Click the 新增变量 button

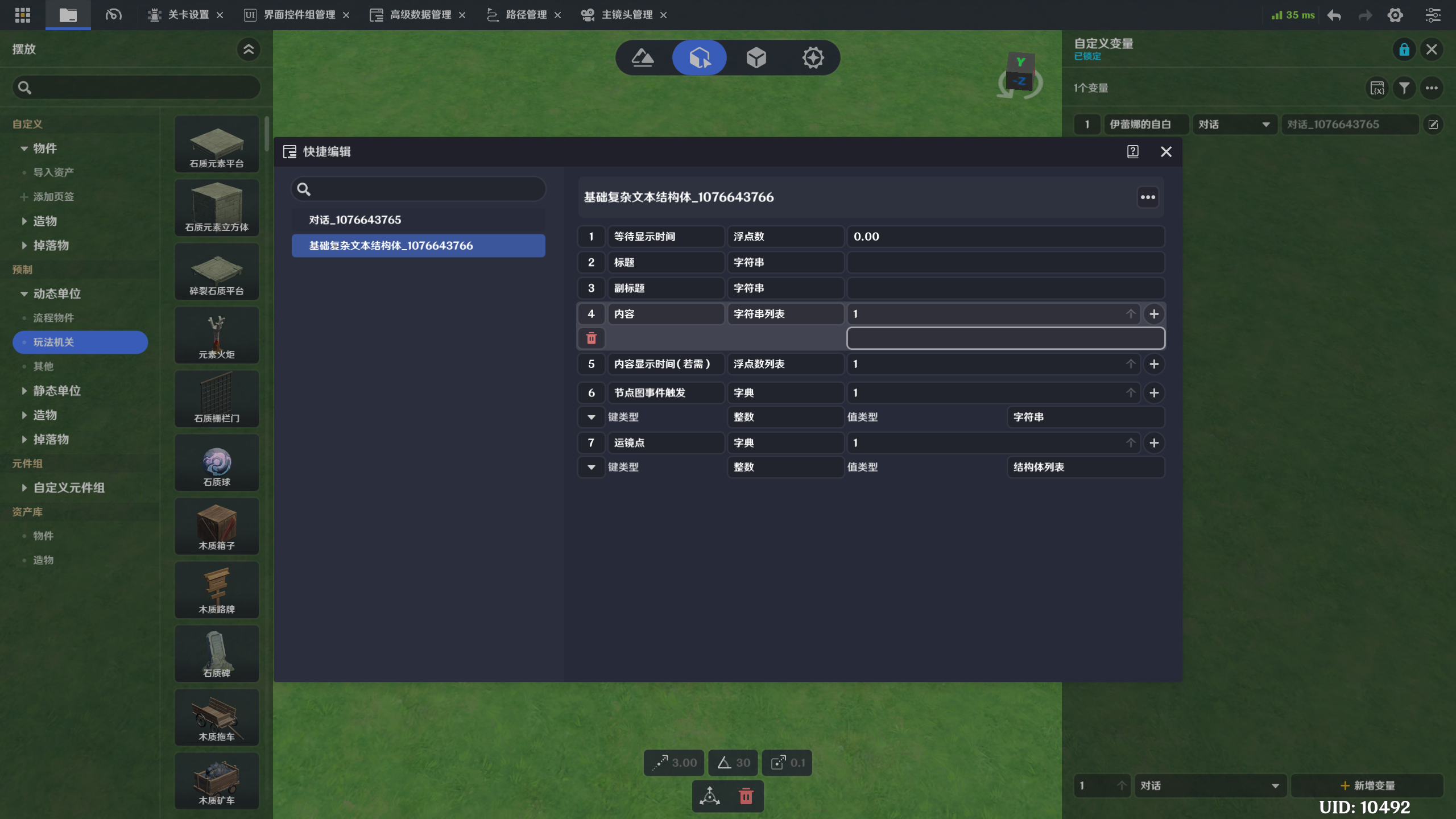[x=1367, y=785]
